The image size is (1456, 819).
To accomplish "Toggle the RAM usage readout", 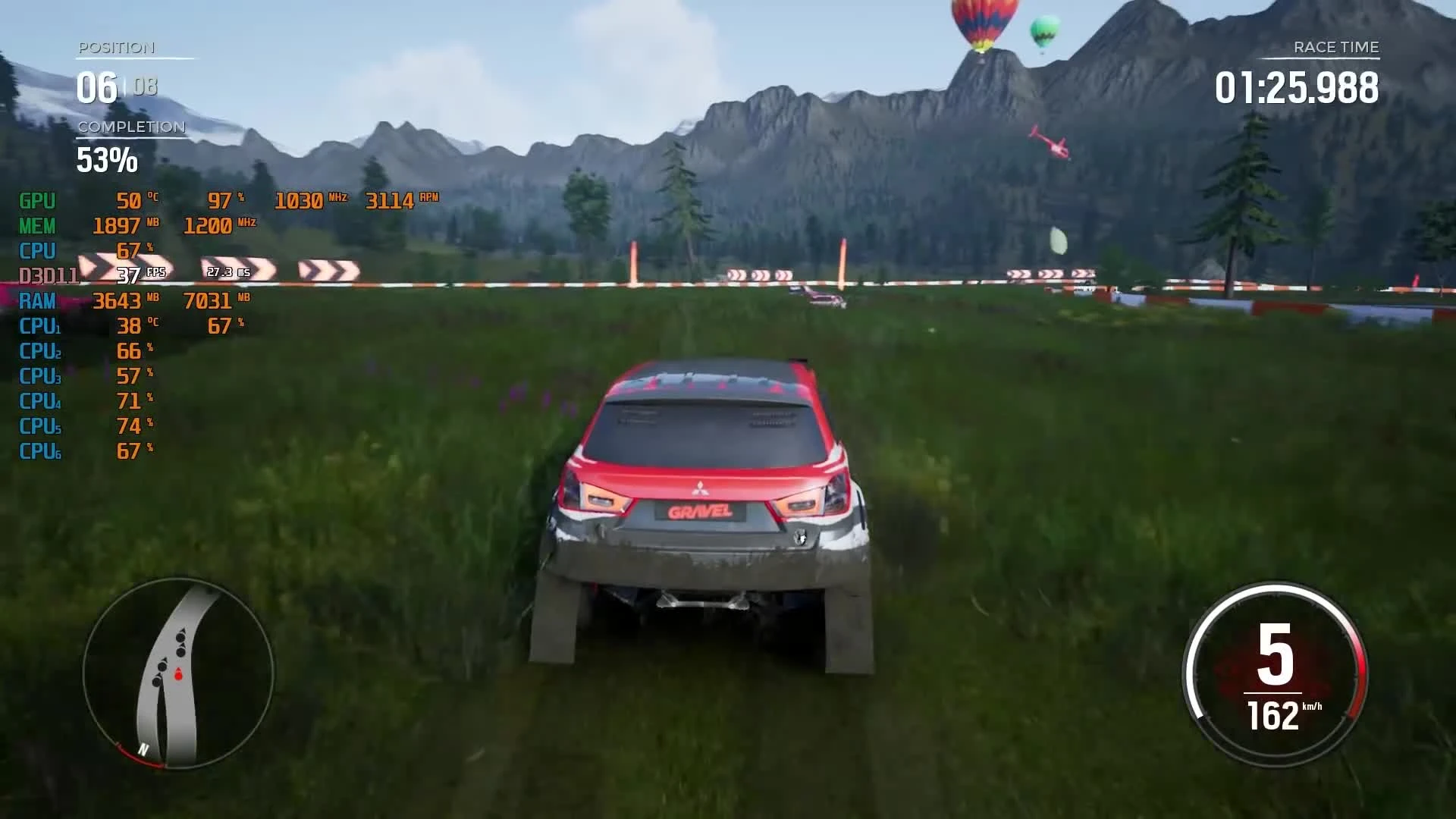I will [x=36, y=301].
